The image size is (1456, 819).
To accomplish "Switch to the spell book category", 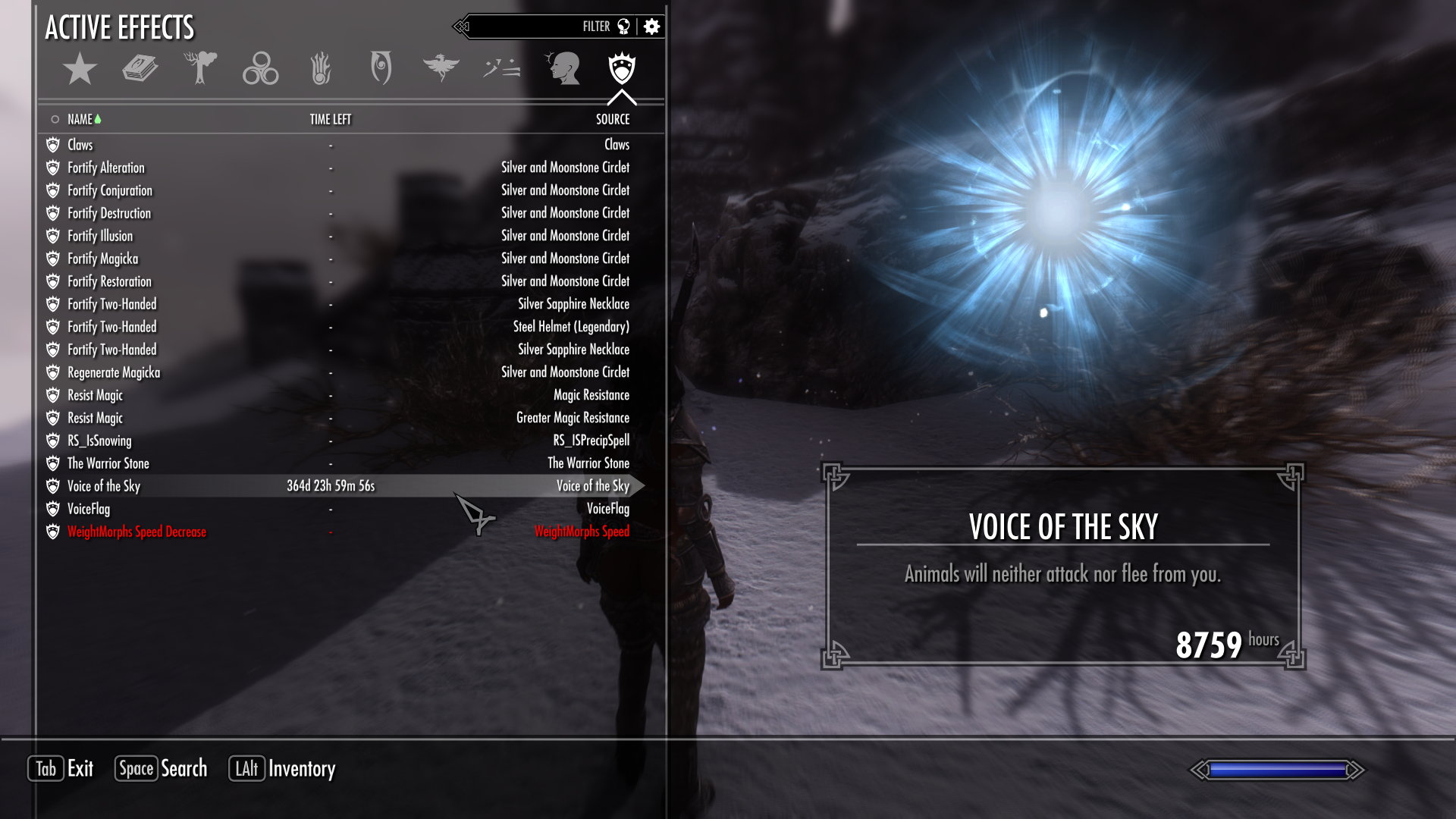I will pyautogui.click(x=140, y=69).
